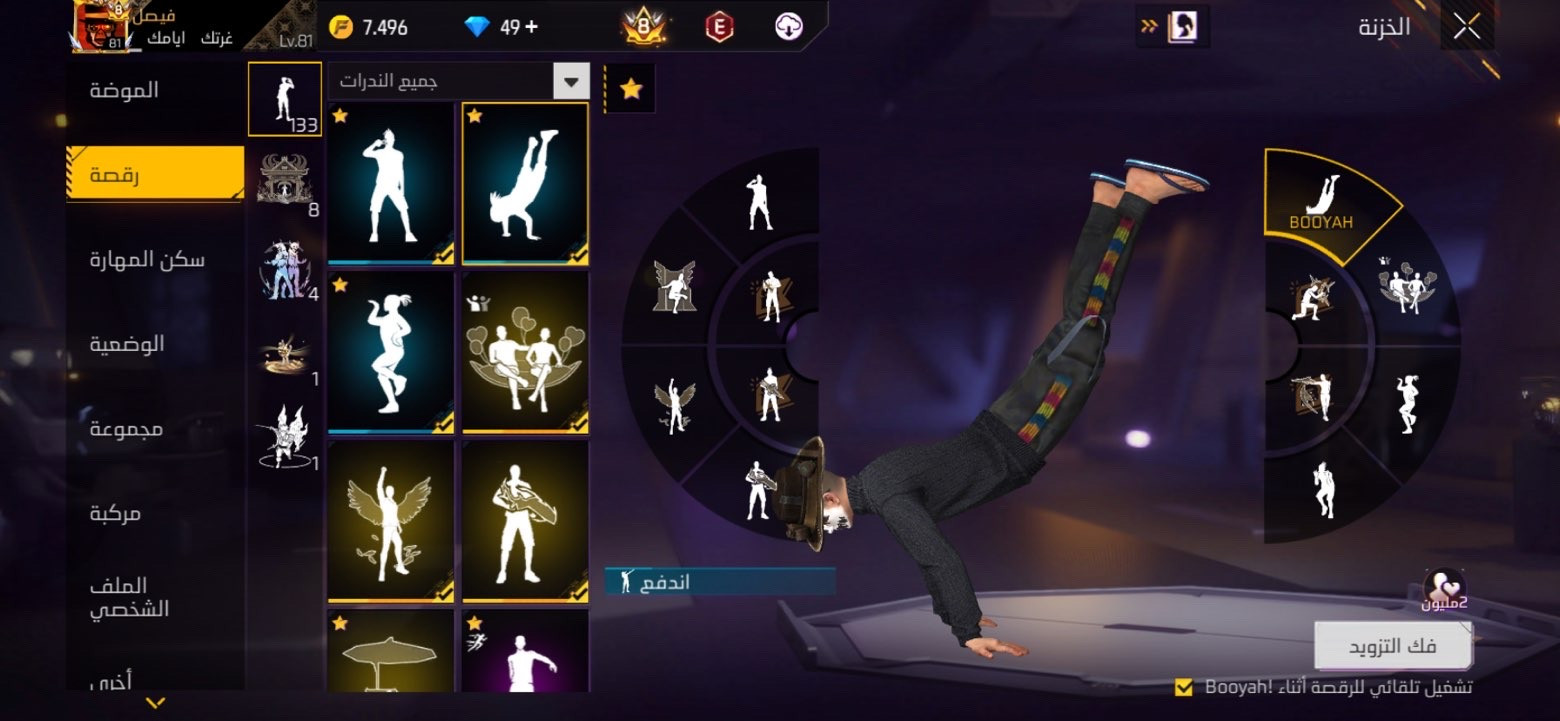The width and height of the screenshot is (1560, 721).
Task: Open the مركبة (Vehicle) category
Action: tap(116, 514)
